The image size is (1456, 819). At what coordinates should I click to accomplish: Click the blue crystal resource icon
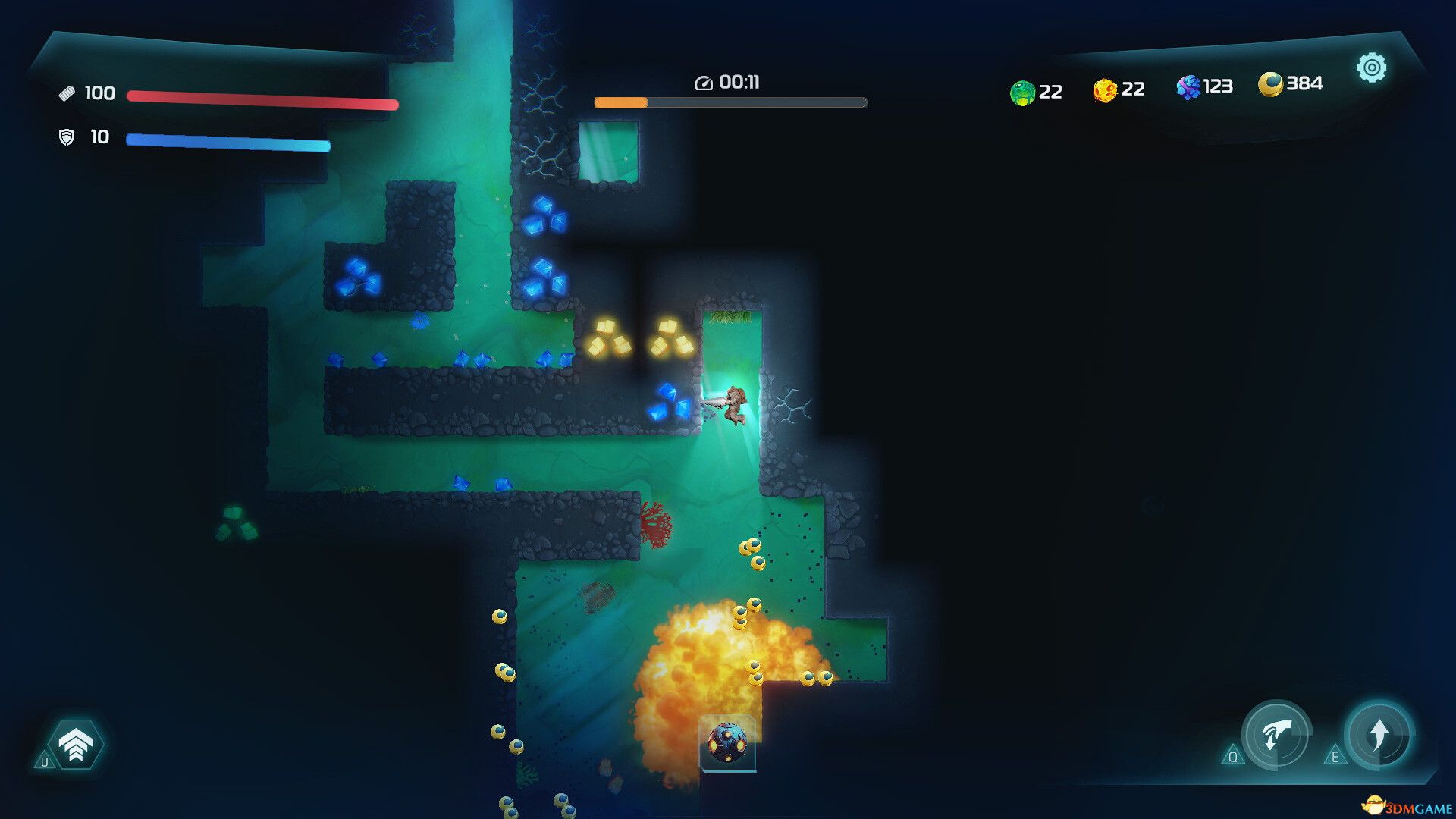click(x=1190, y=87)
